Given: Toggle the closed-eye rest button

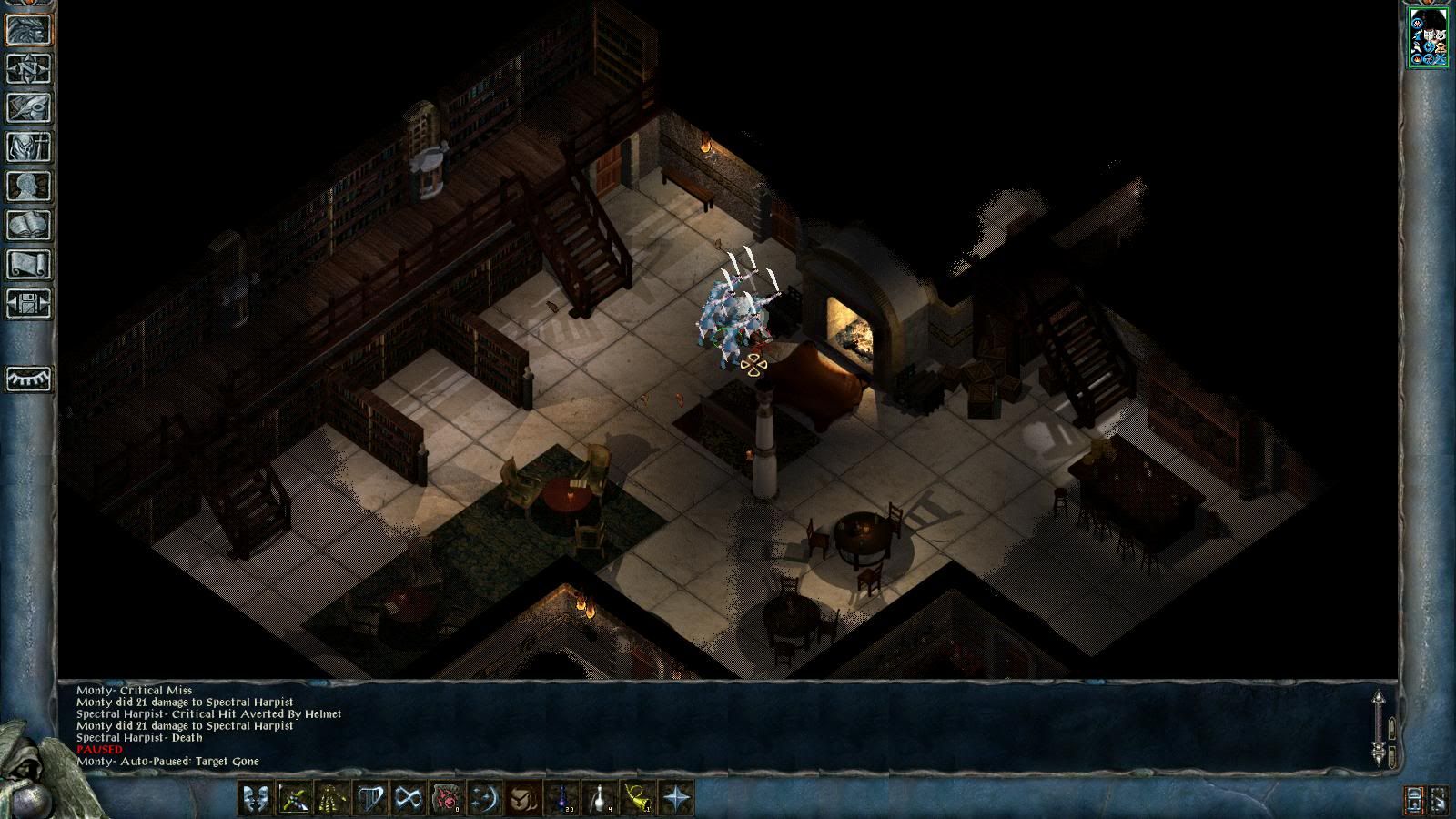Looking at the screenshot, I should pos(29,379).
